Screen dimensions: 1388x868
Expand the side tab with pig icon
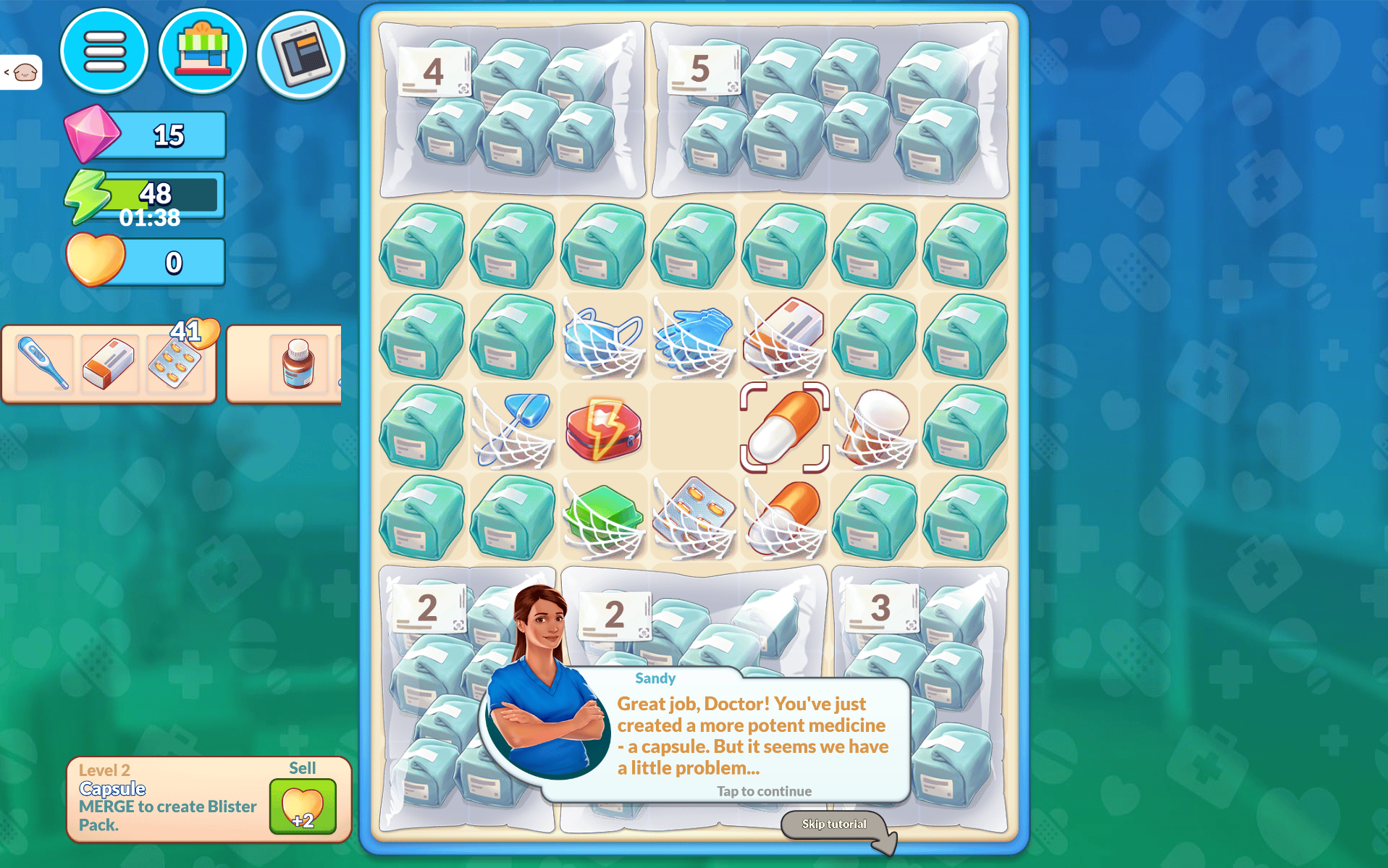(21, 72)
